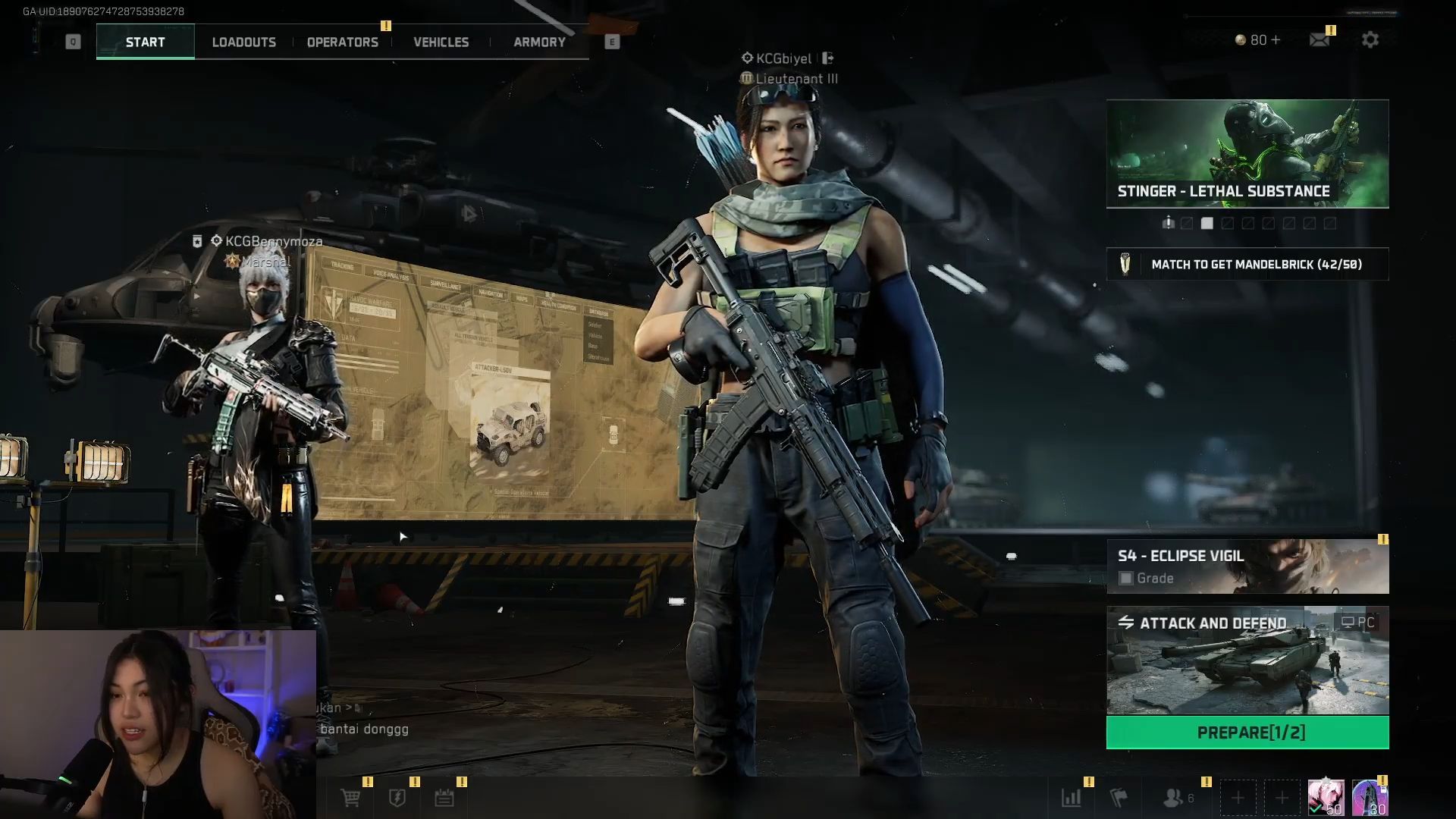1456x819 pixels.
Task: Open the Stinger Lethal Substance banner
Action: pos(1247,153)
